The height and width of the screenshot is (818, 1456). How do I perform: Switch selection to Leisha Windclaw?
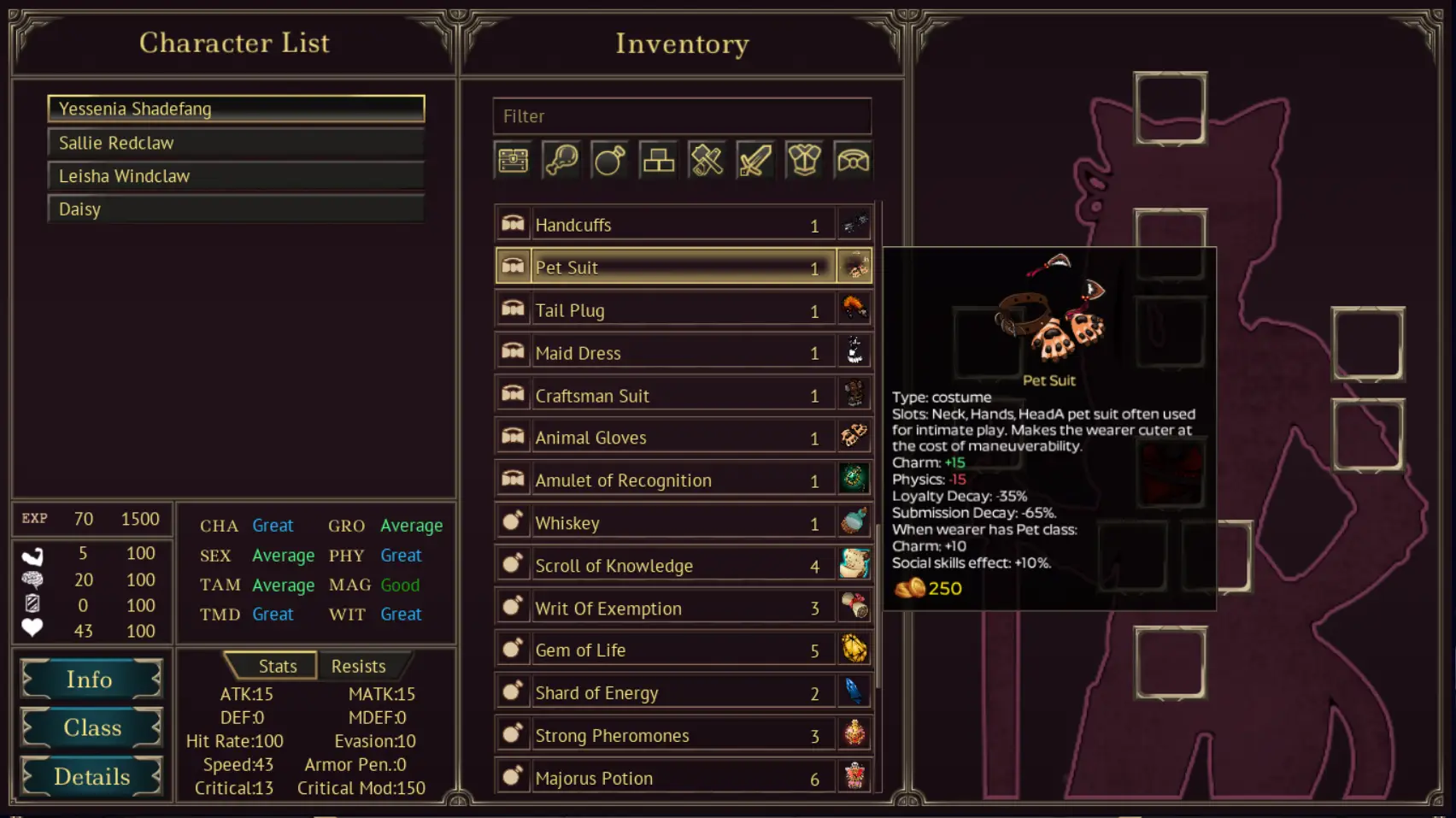click(235, 175)
